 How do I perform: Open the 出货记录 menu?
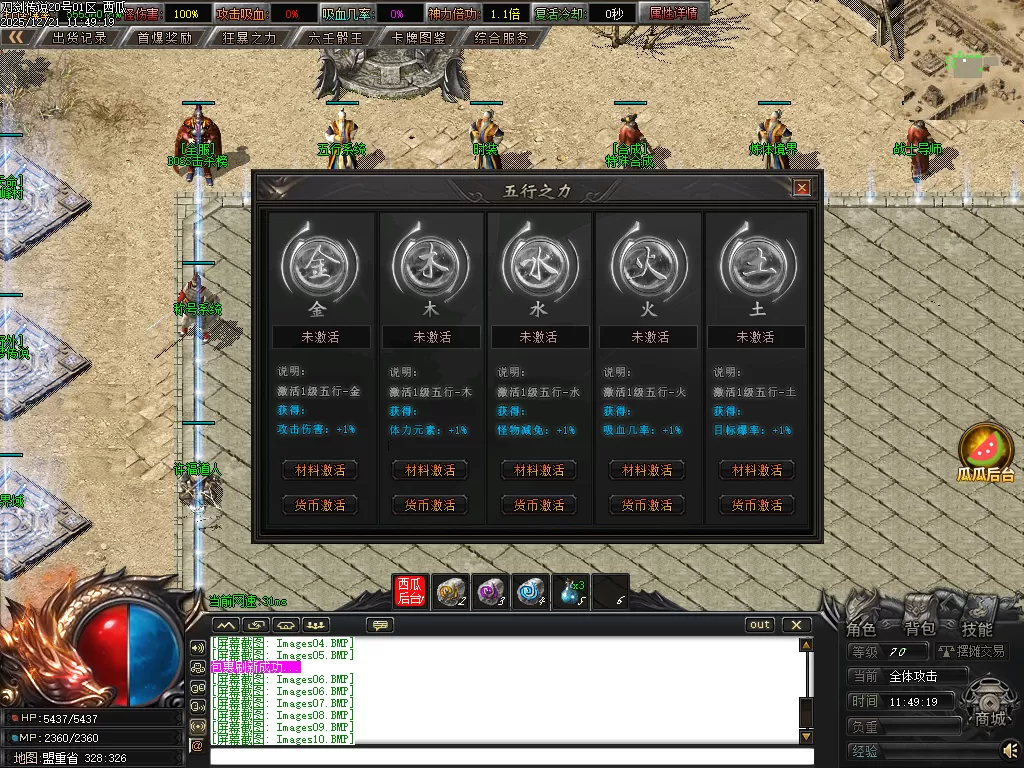pyautogui.click(x=79, y=38)
